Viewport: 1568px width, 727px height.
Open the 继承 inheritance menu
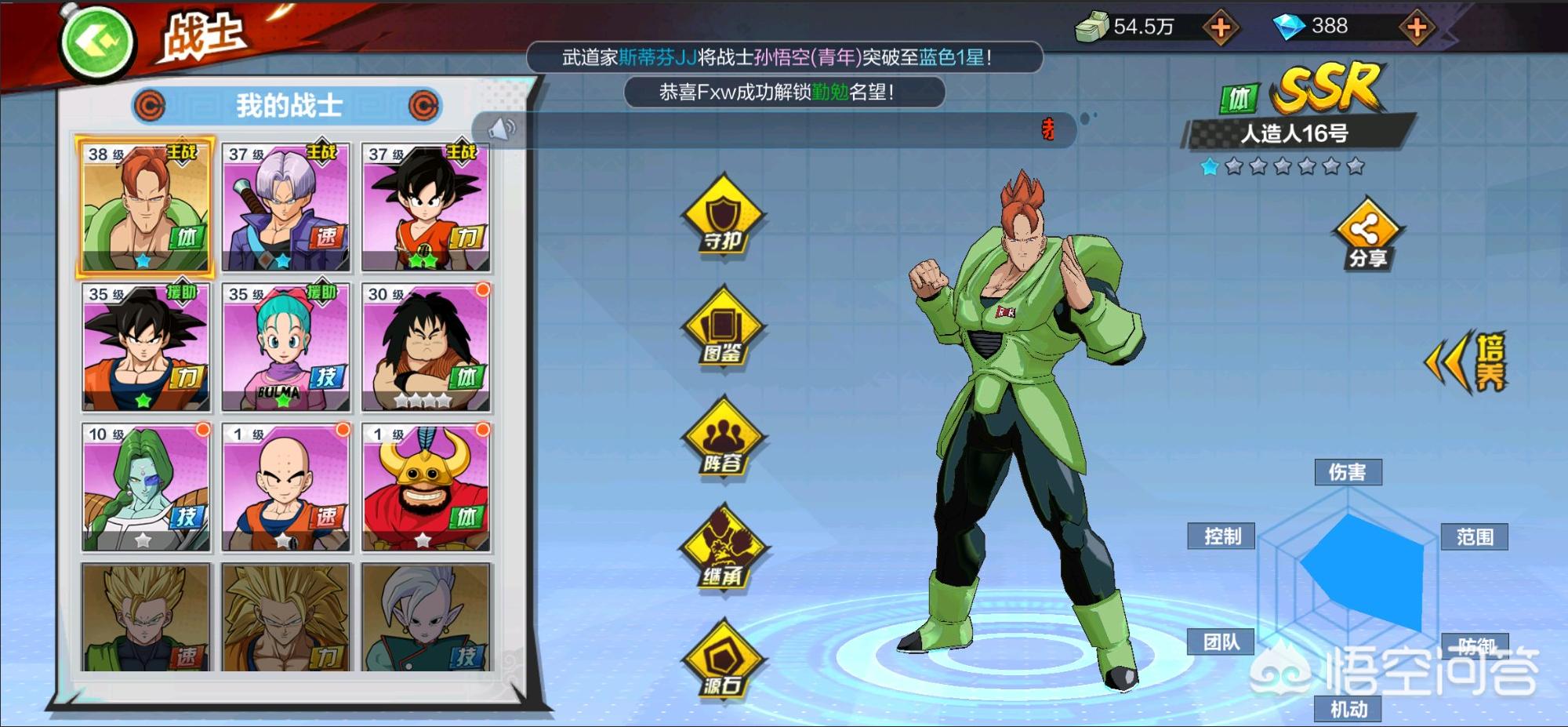[x=722, y=549]
